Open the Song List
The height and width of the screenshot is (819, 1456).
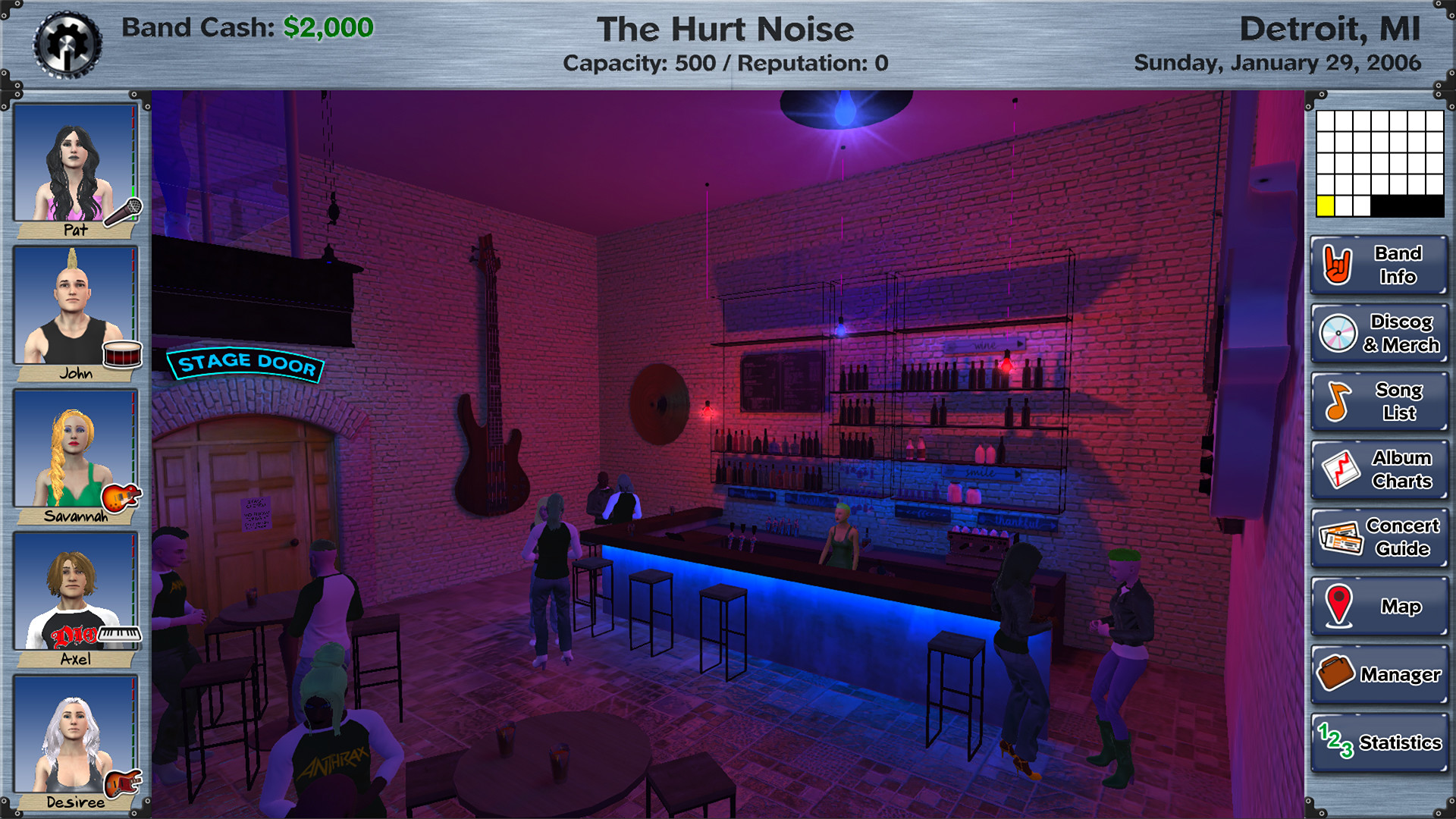pos(1377,401)
